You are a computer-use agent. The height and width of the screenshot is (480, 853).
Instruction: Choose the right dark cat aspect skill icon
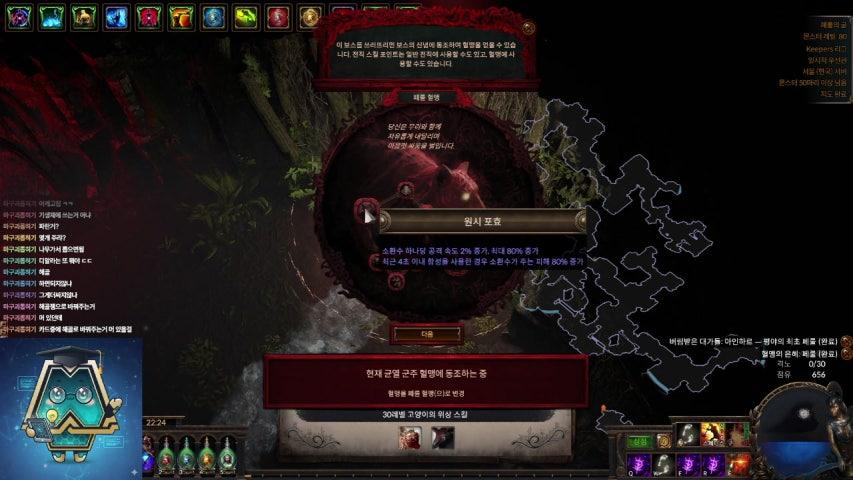coord(442,436)
